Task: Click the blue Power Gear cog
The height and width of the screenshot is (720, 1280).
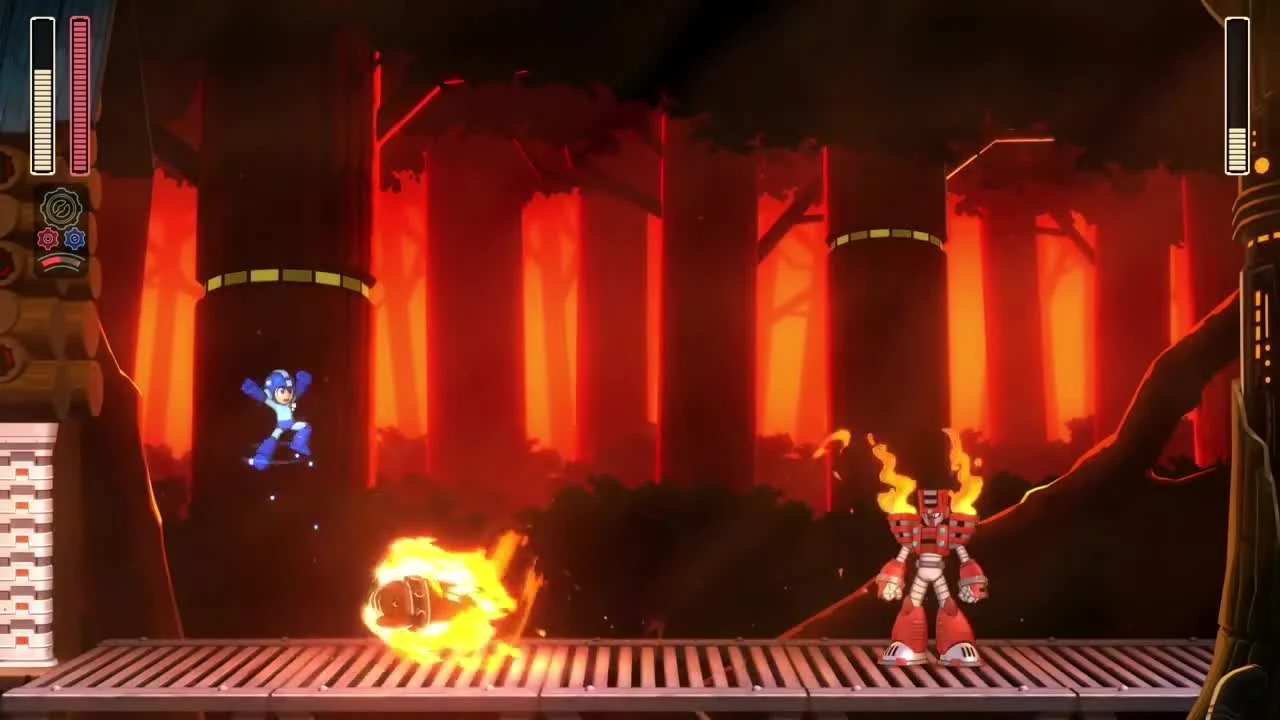Action: 72,238
